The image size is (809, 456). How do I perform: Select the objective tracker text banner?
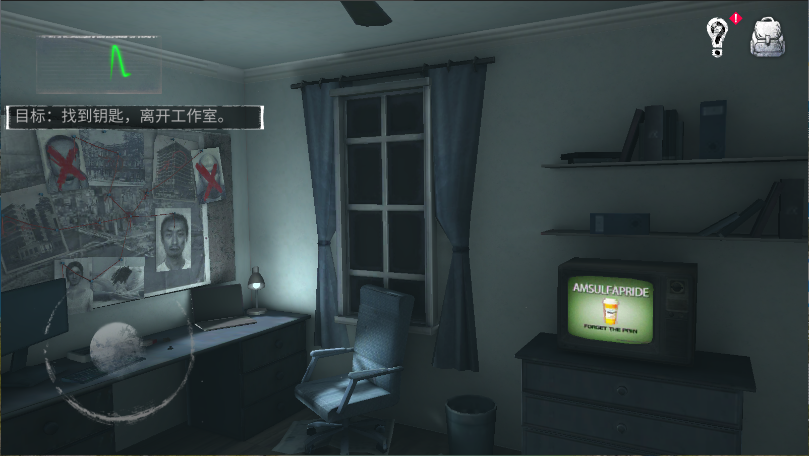coord(136,116)
